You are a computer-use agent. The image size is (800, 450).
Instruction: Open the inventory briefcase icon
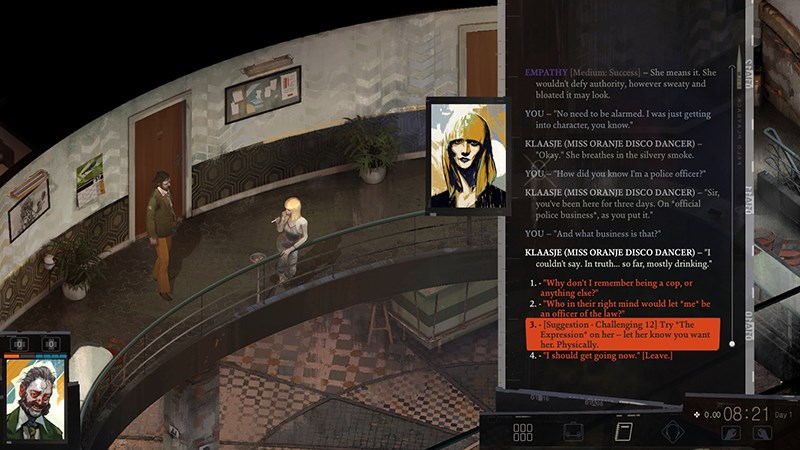573,432
